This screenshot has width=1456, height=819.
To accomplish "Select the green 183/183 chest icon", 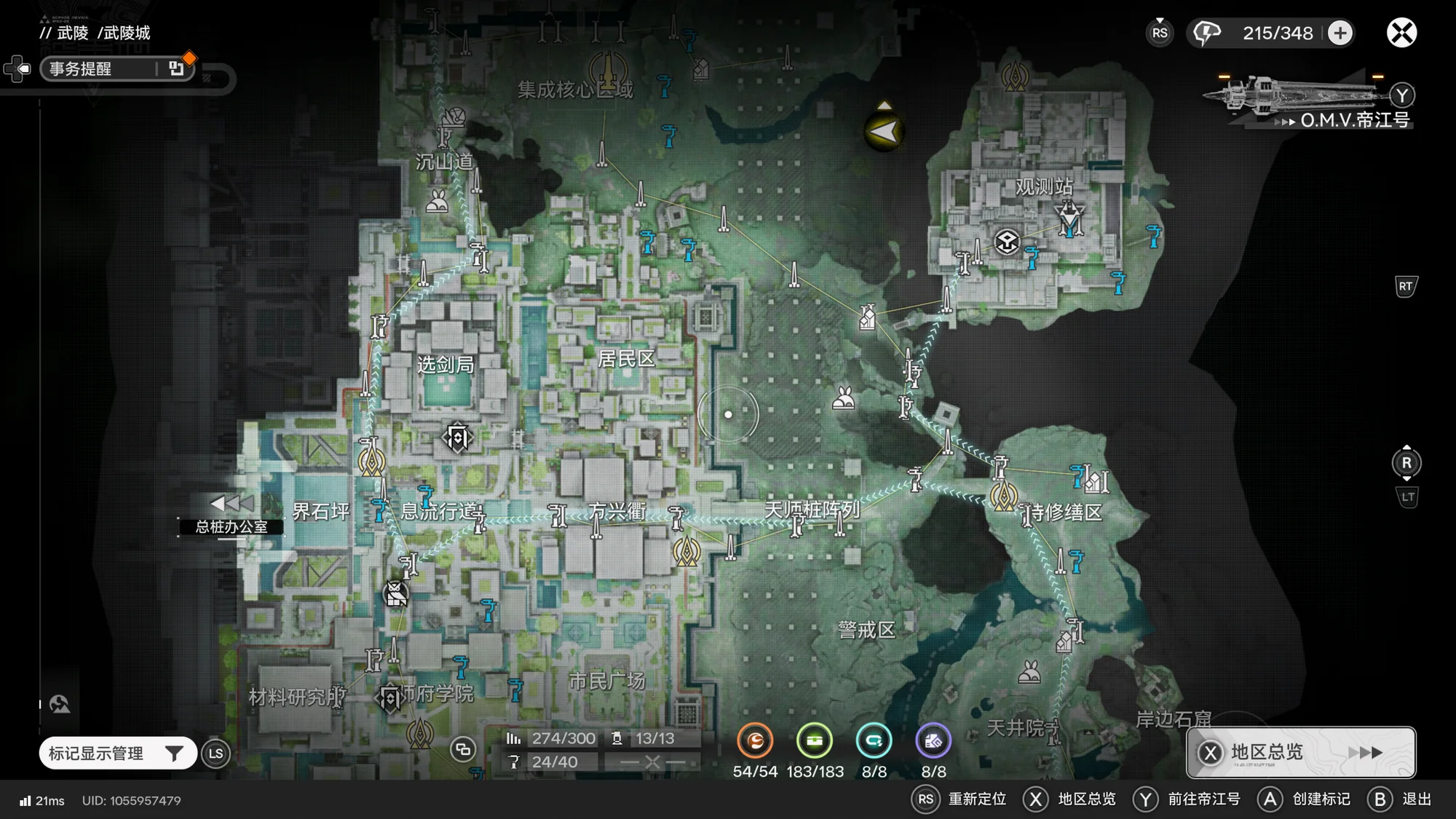I will click(815, 741).
